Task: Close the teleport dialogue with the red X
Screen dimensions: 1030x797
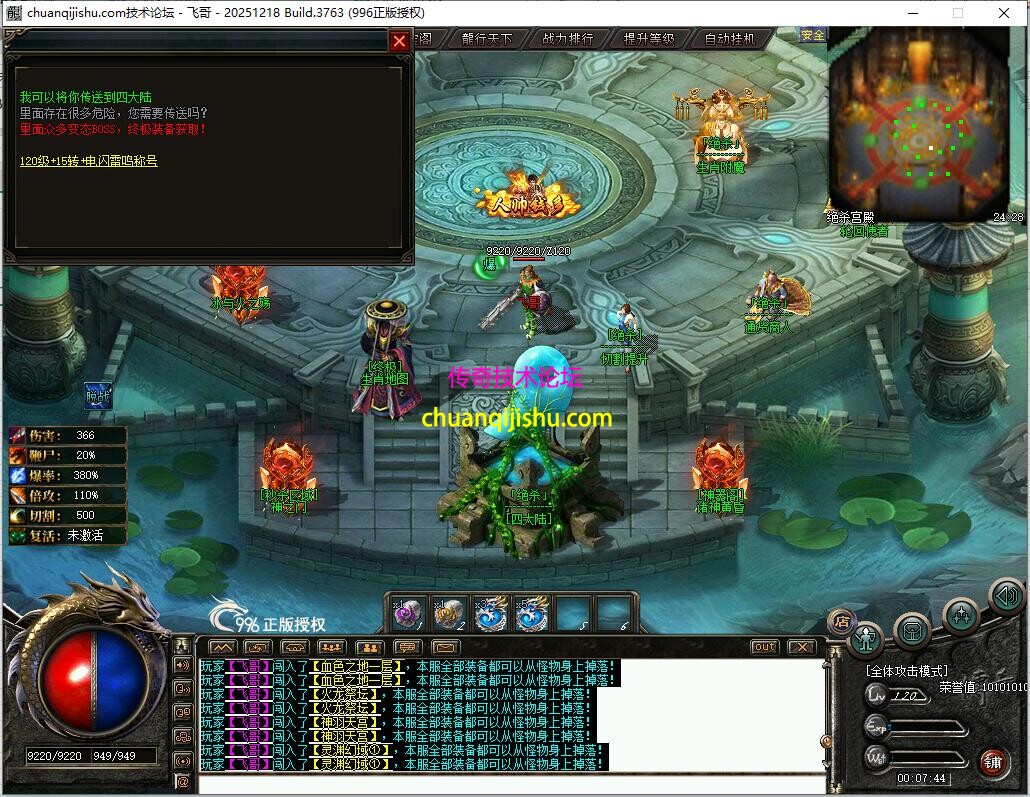Action: coord(399,41)
